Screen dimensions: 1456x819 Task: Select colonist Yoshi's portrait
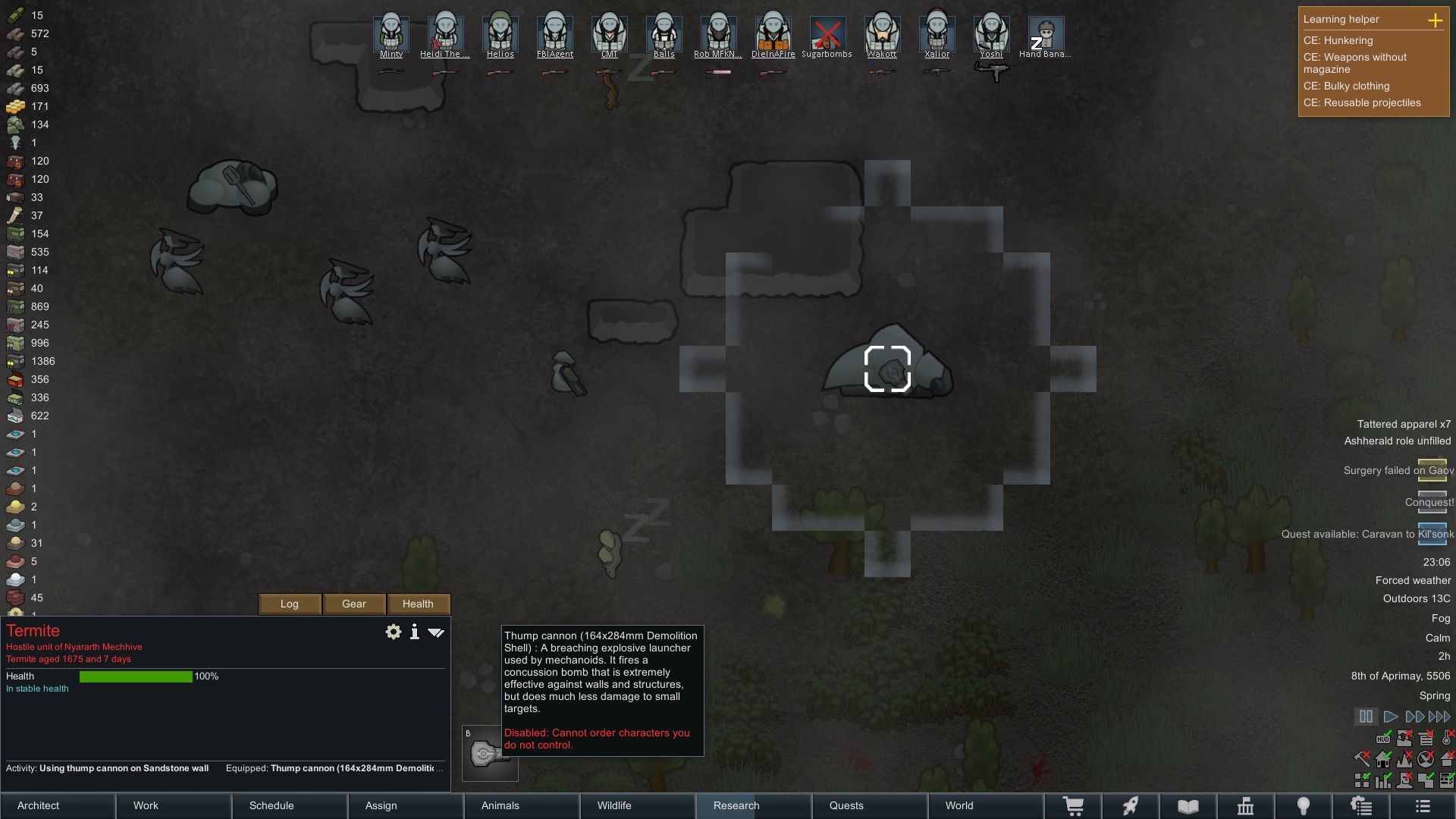pos(991,34)
